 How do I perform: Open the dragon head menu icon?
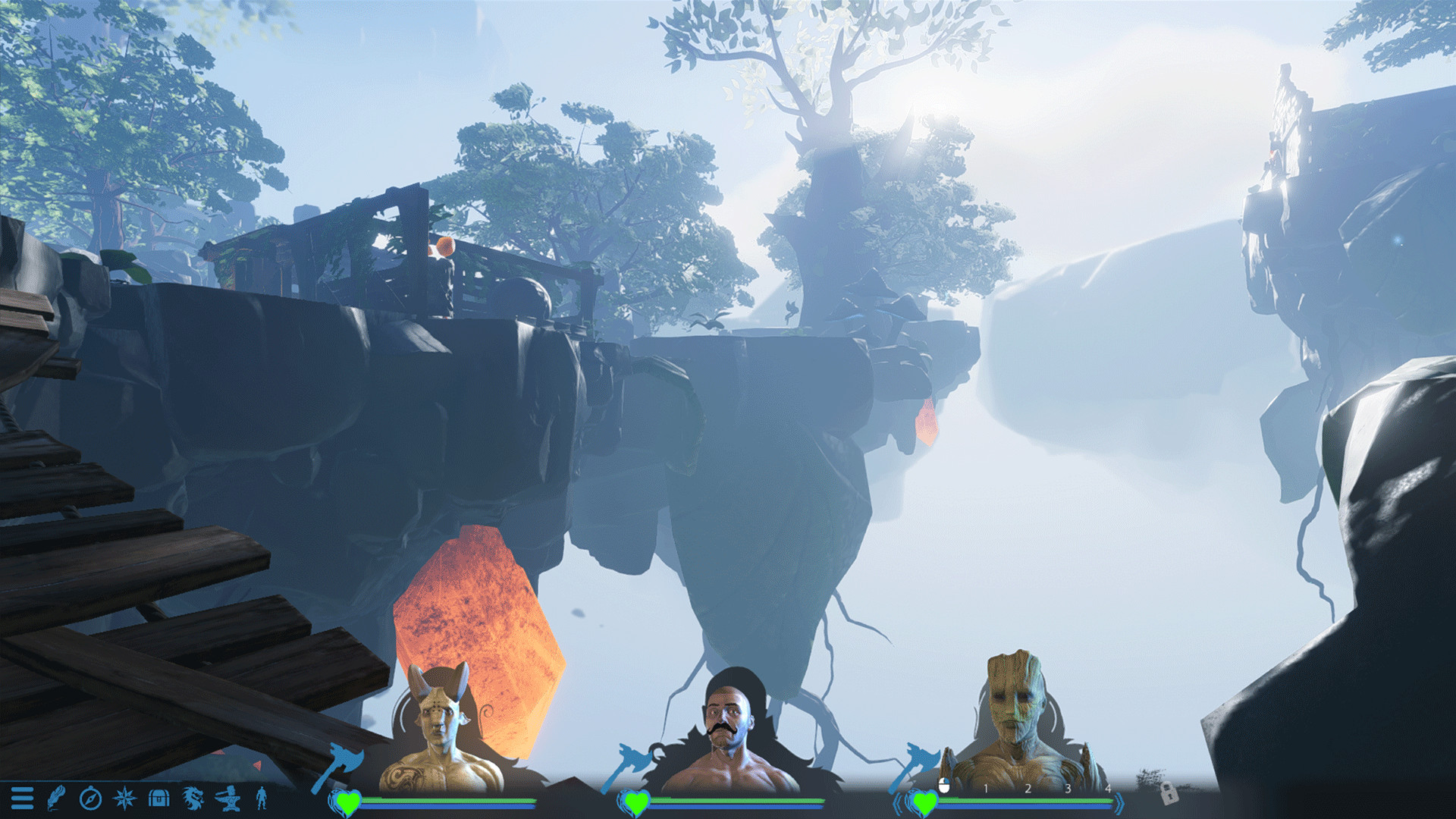click(193, 799)
